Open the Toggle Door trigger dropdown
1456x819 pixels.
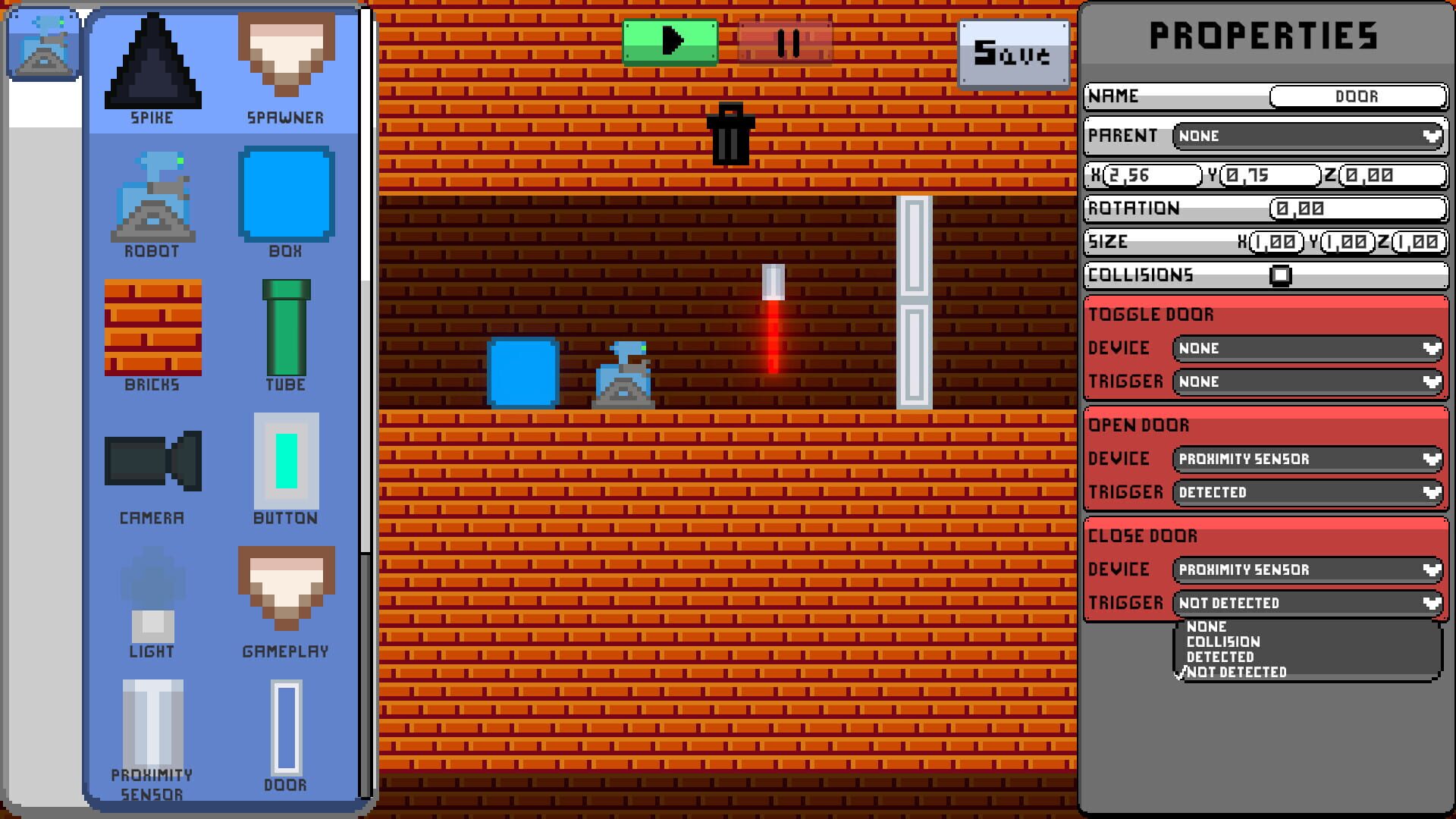[x=1307, y=381]
